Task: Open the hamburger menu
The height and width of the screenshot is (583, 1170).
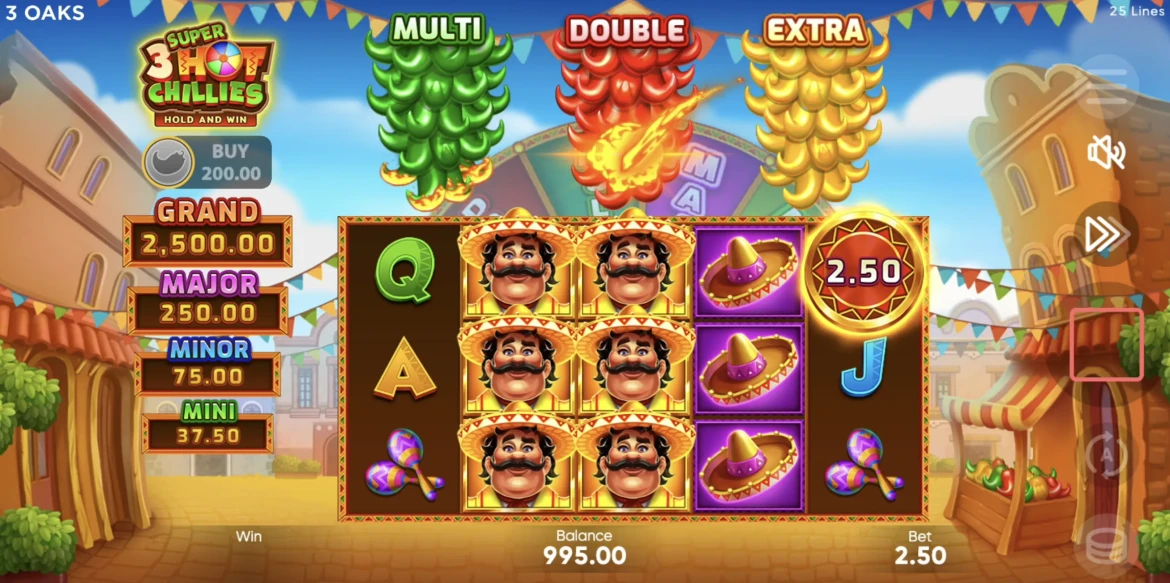Action: pyautogui.click(x=1106, y=88)
